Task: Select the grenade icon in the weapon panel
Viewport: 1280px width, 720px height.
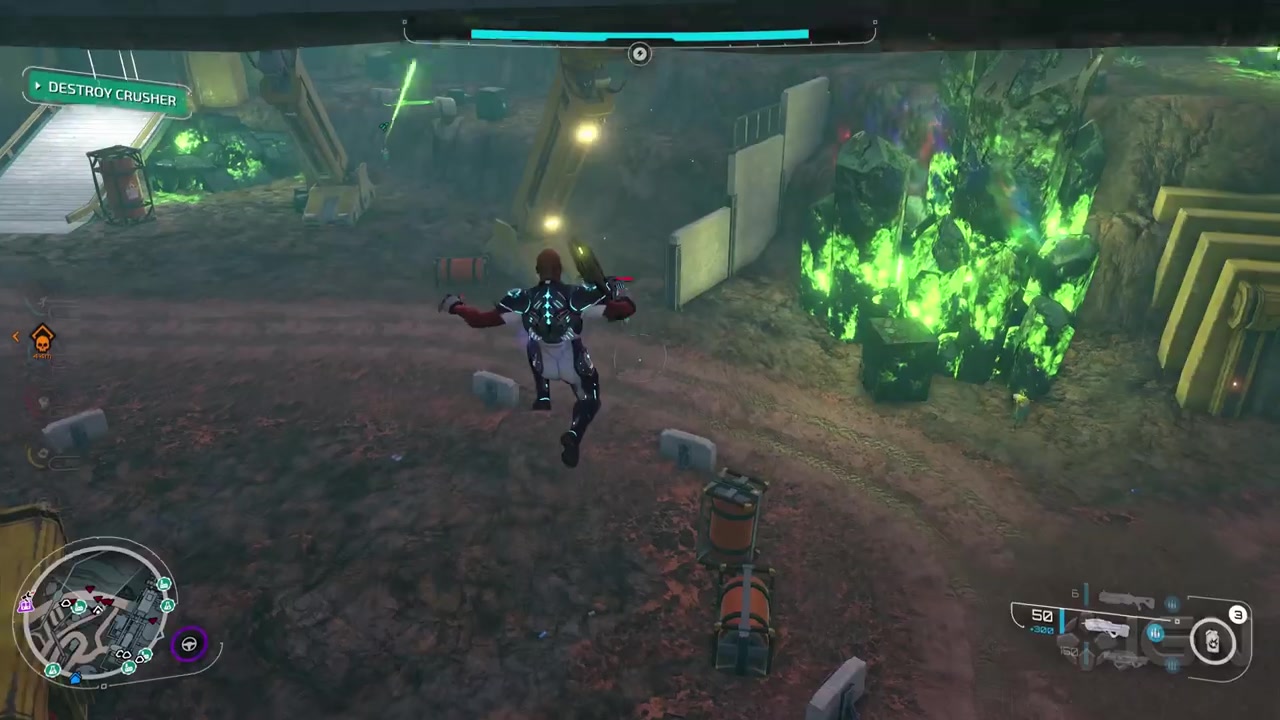Action: pyautogui.click(x=1213, y=641)
